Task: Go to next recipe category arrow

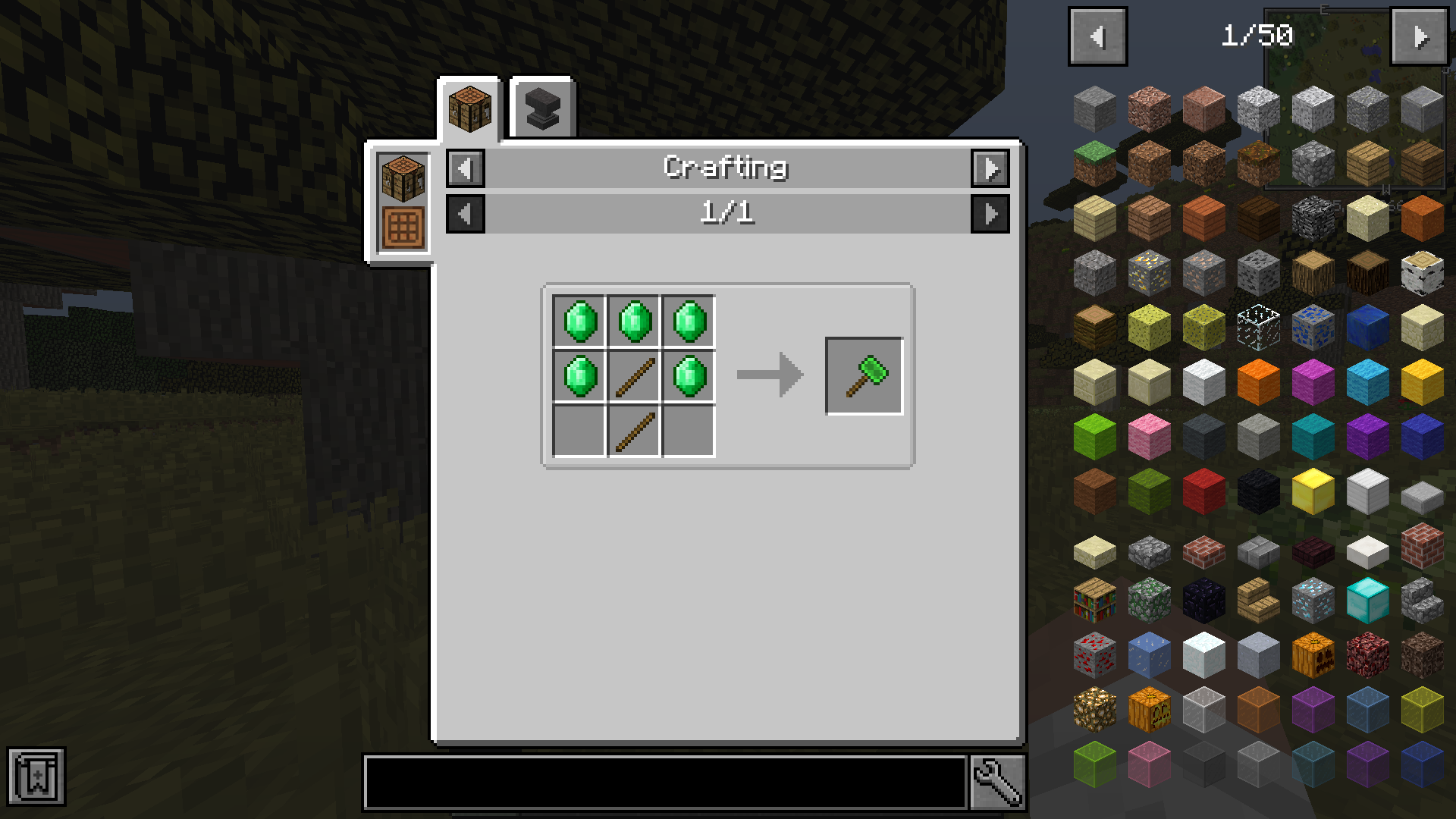Action: (x=990, y=168)
